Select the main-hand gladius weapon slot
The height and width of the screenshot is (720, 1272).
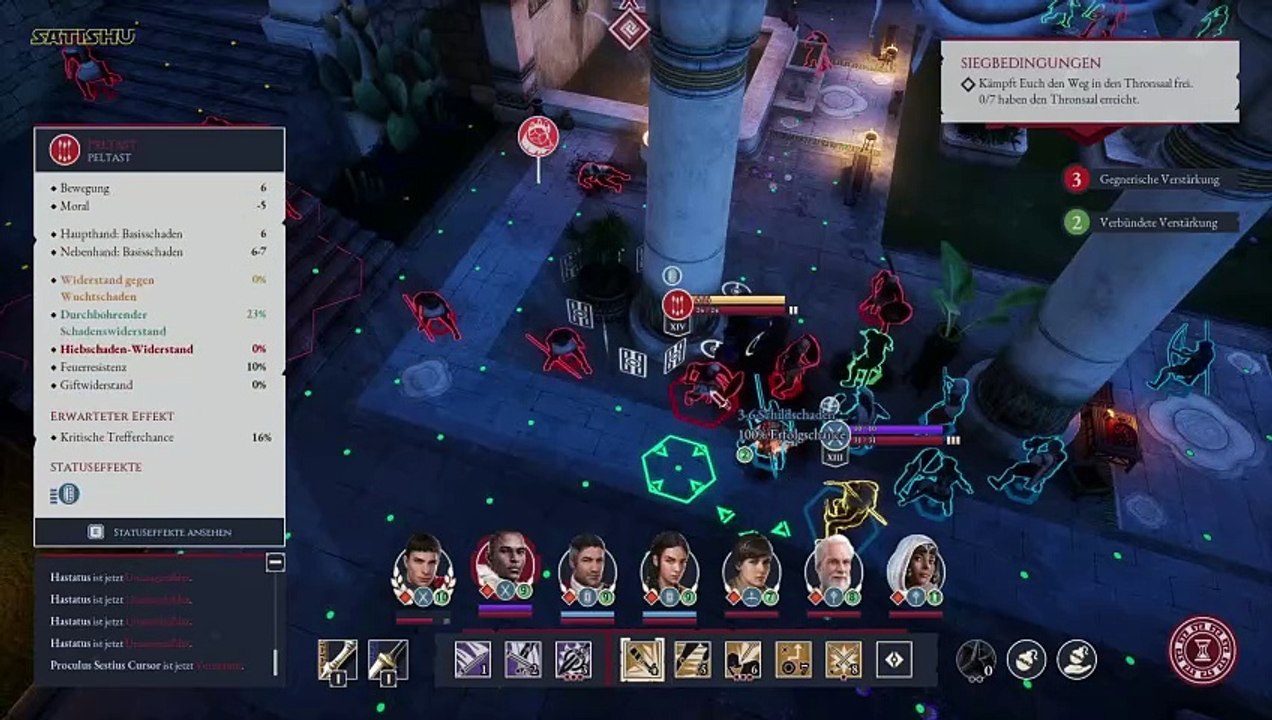tap(337, 660)
